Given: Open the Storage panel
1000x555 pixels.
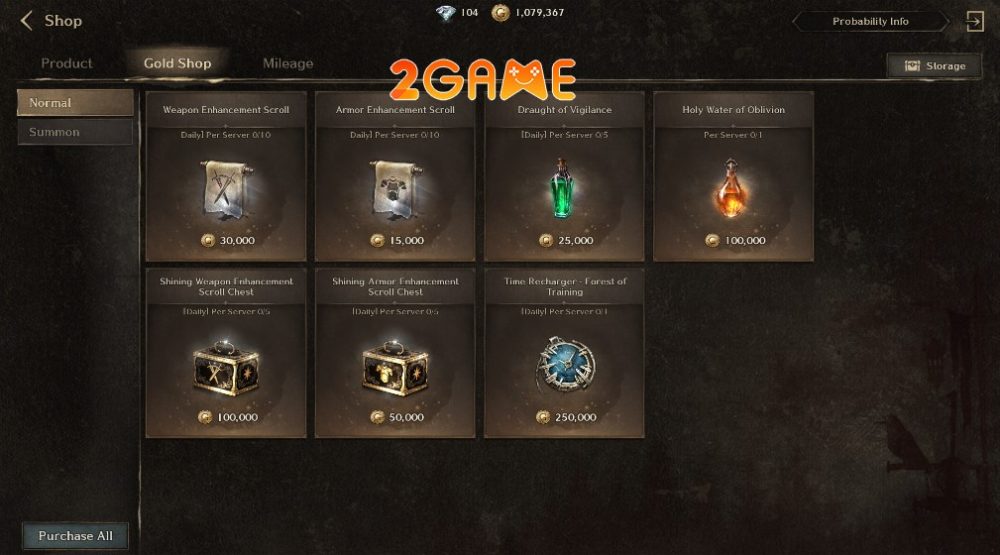Looking at the screenshot, I should 935,66.
